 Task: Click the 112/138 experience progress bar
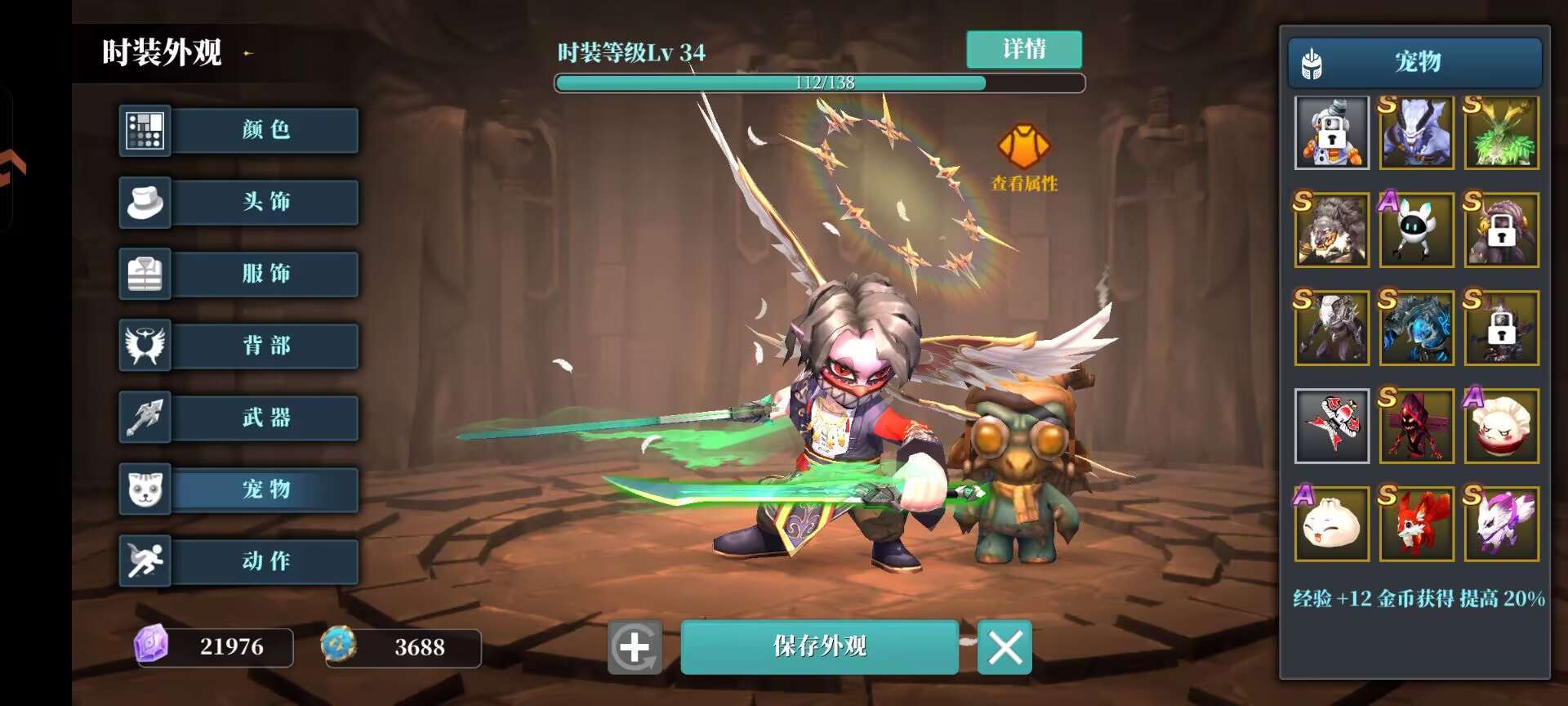coord(820,82)
